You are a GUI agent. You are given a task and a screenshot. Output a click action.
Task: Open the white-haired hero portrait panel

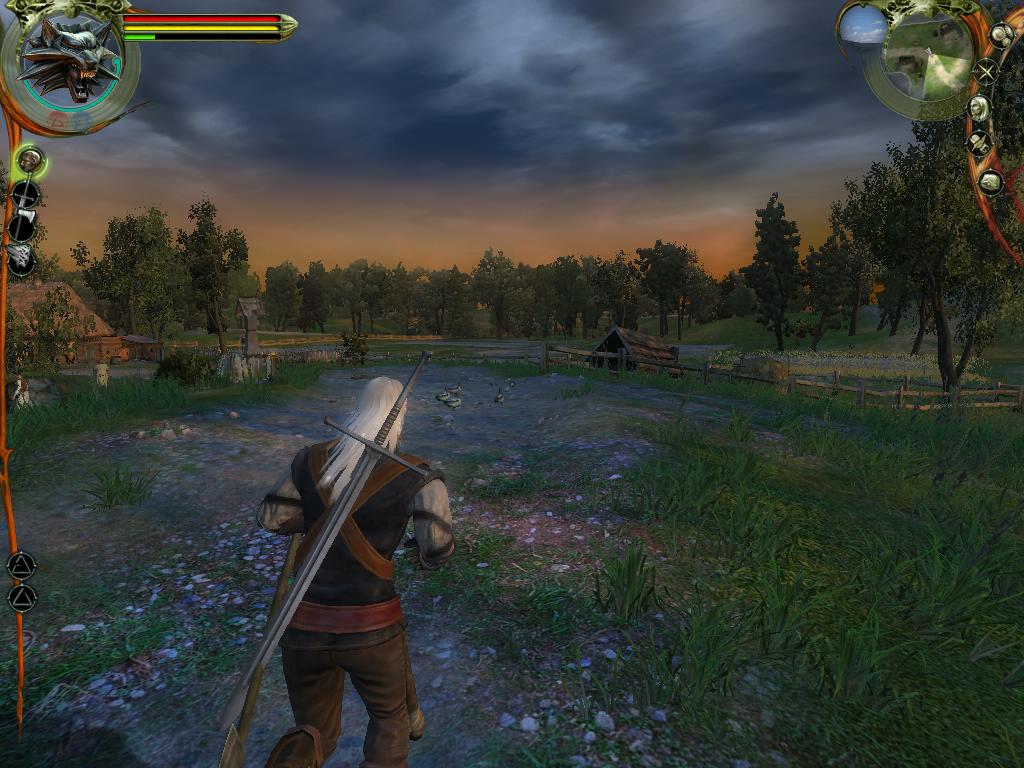979,107
